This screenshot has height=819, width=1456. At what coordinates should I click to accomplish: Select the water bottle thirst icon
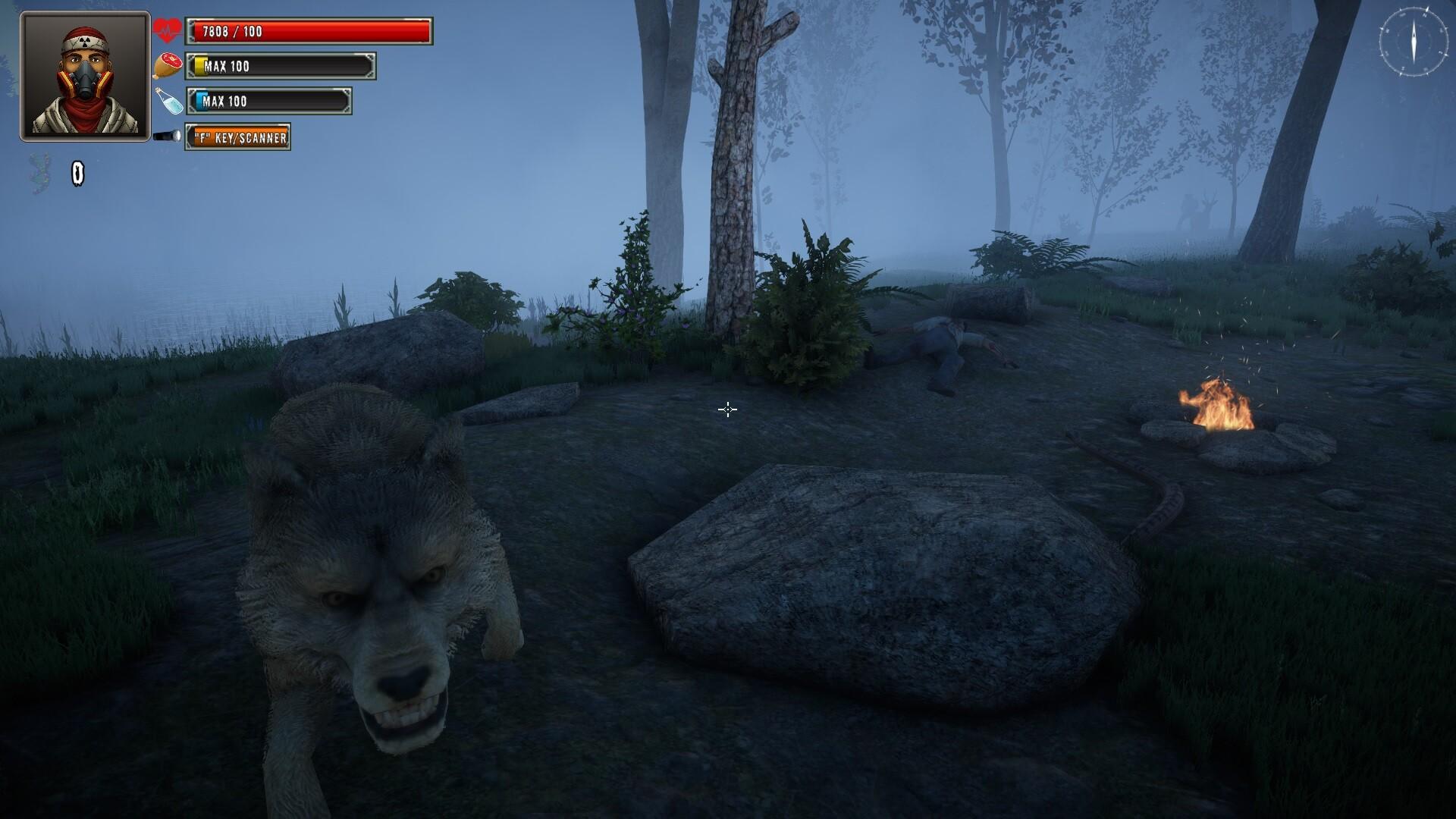tap(168, 101)
